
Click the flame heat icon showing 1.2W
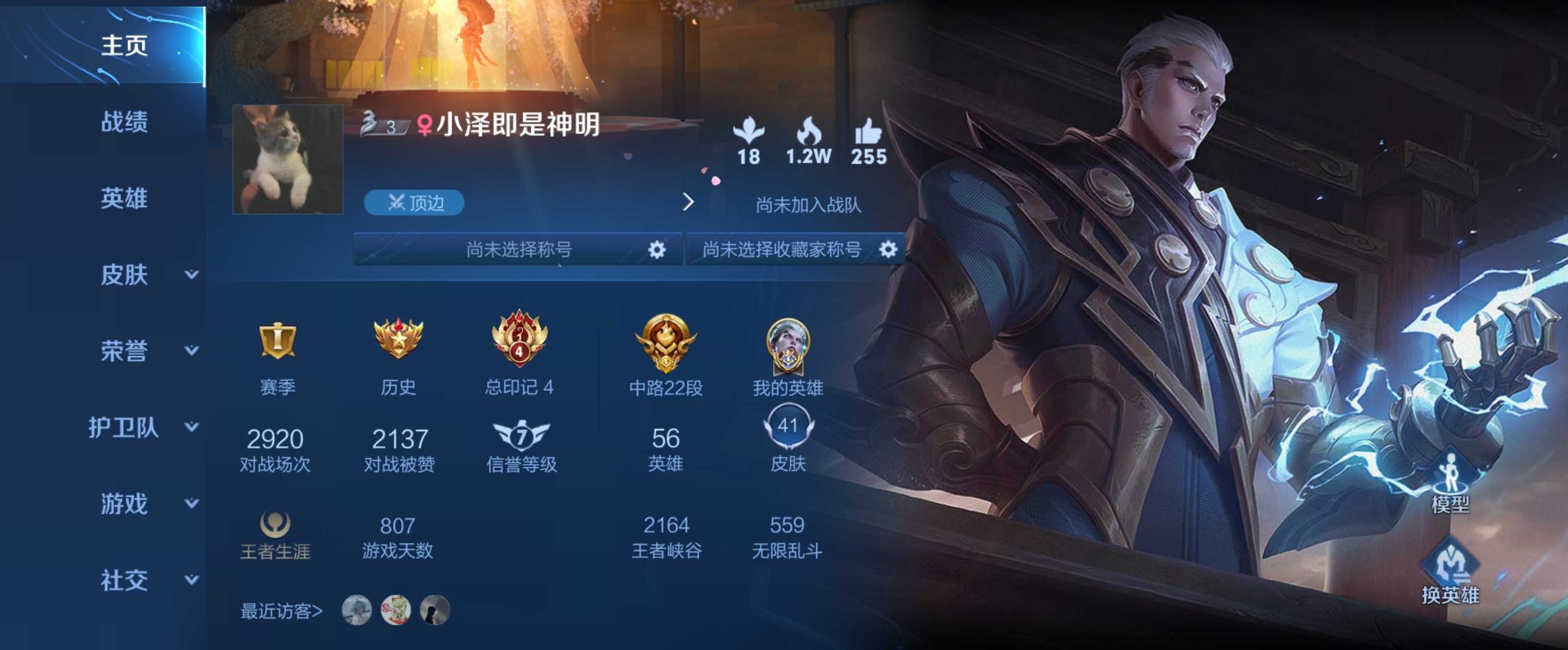[810, 133]
